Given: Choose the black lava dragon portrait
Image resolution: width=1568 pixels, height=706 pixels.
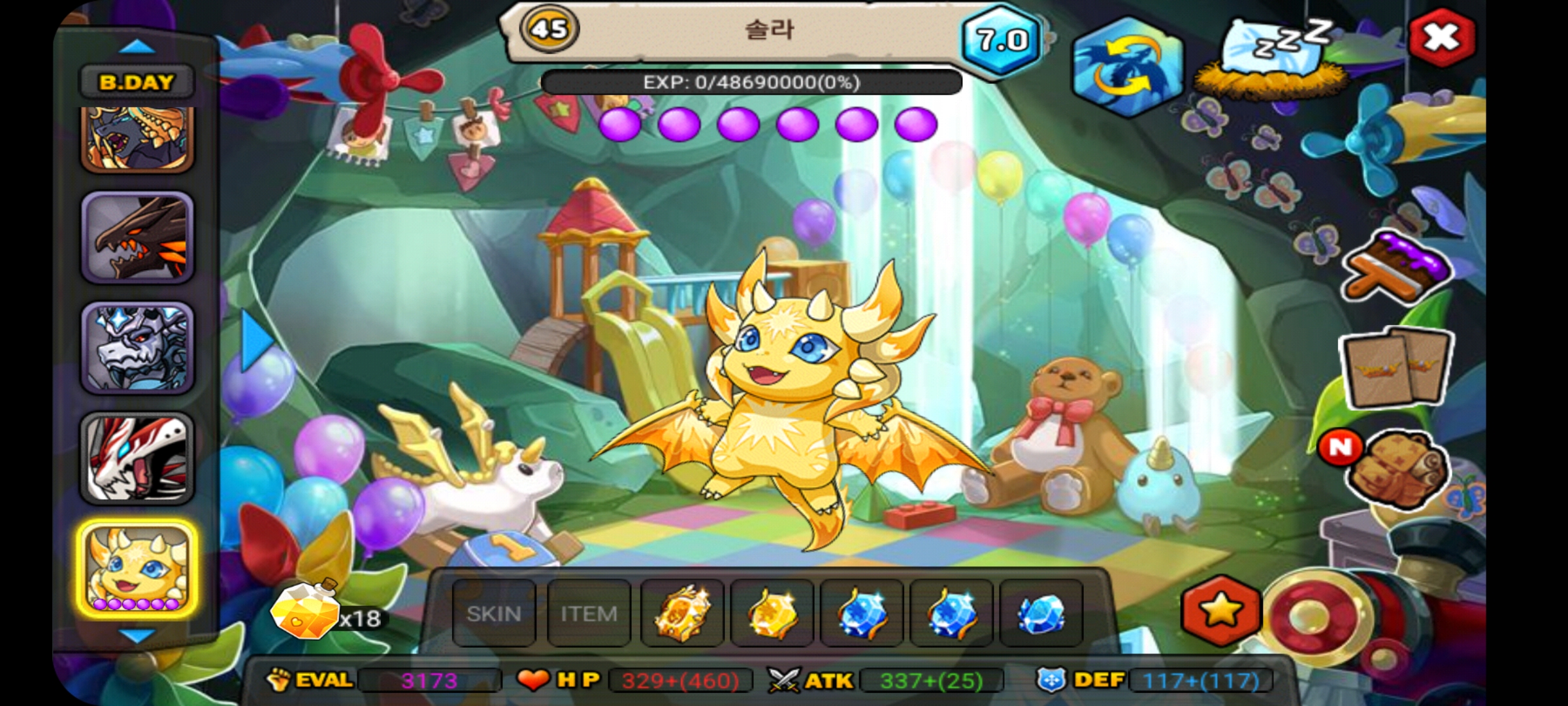Looking at the screenshot, I should point(137,238).
